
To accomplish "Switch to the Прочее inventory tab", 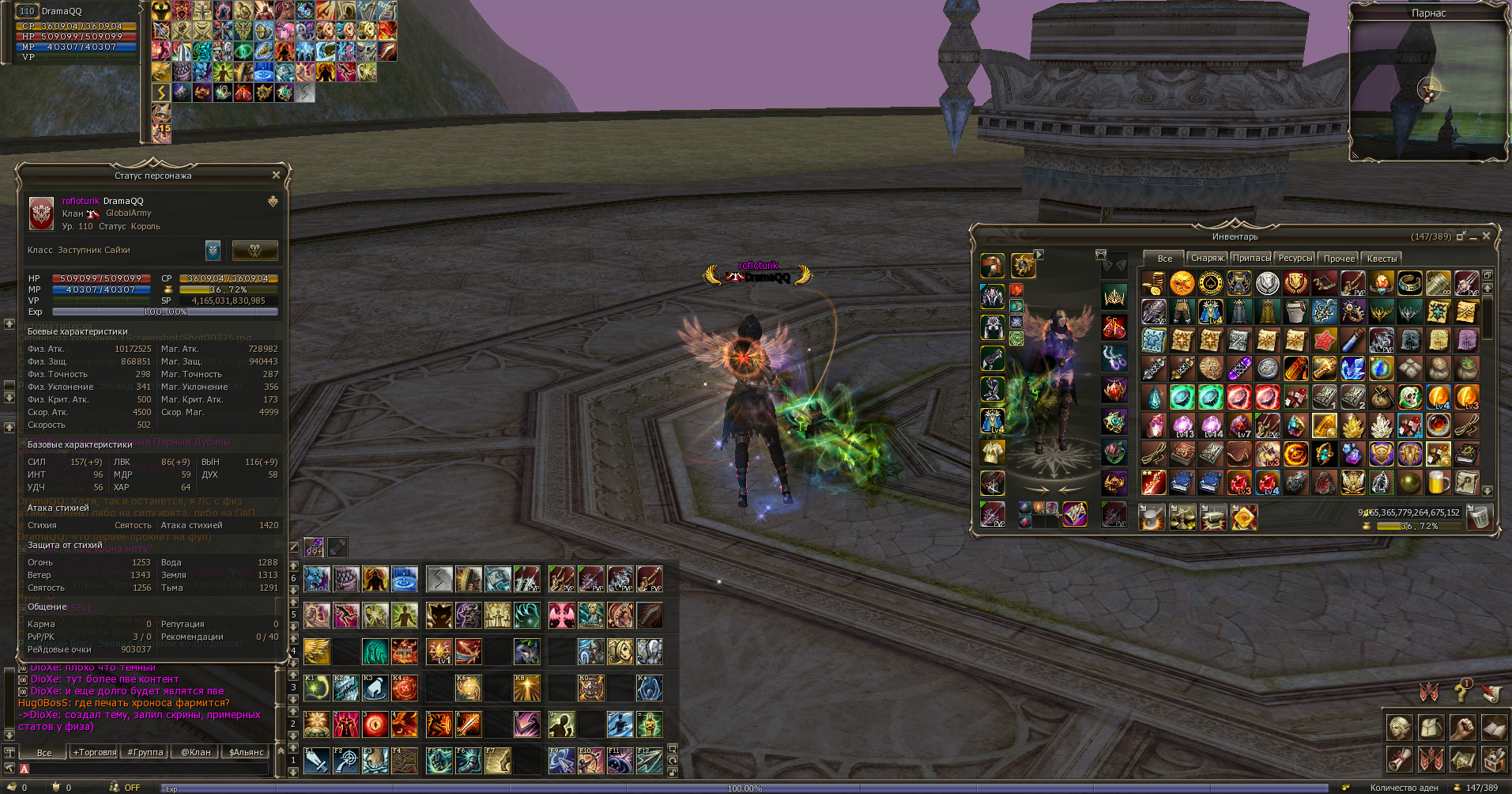I will tap(1339, 259).
